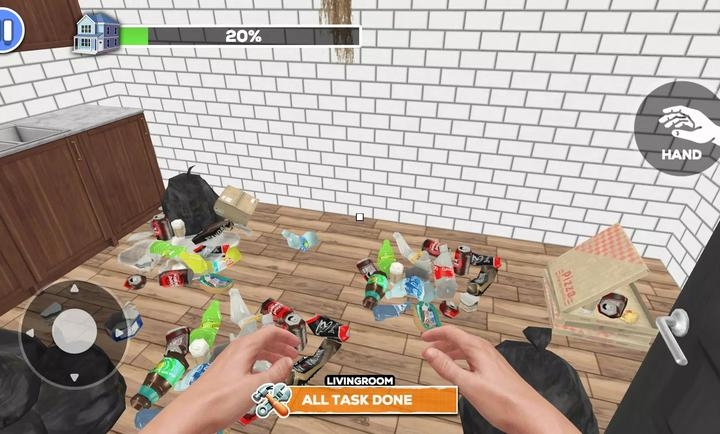Click the house progress icon

[x=96, y=33]
